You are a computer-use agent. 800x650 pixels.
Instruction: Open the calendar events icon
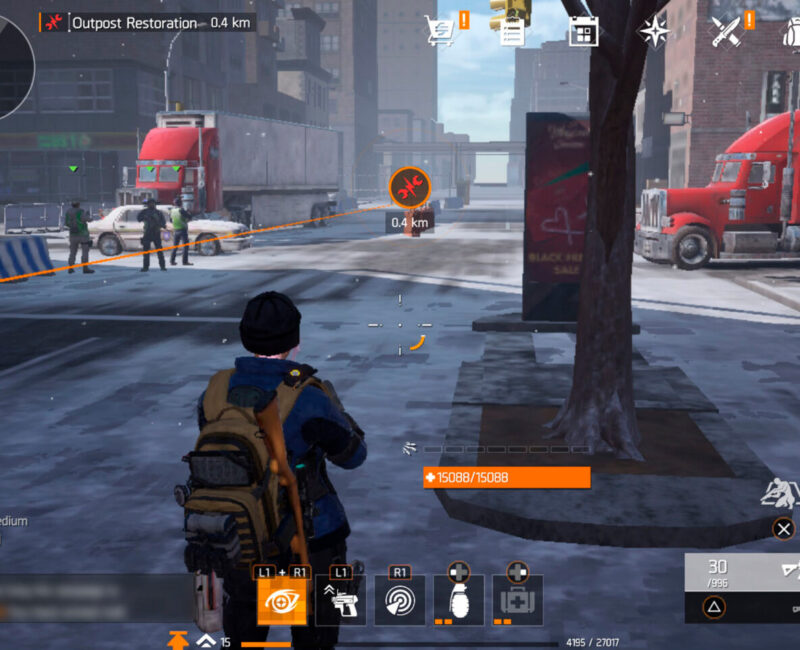[x=583, y=31]
